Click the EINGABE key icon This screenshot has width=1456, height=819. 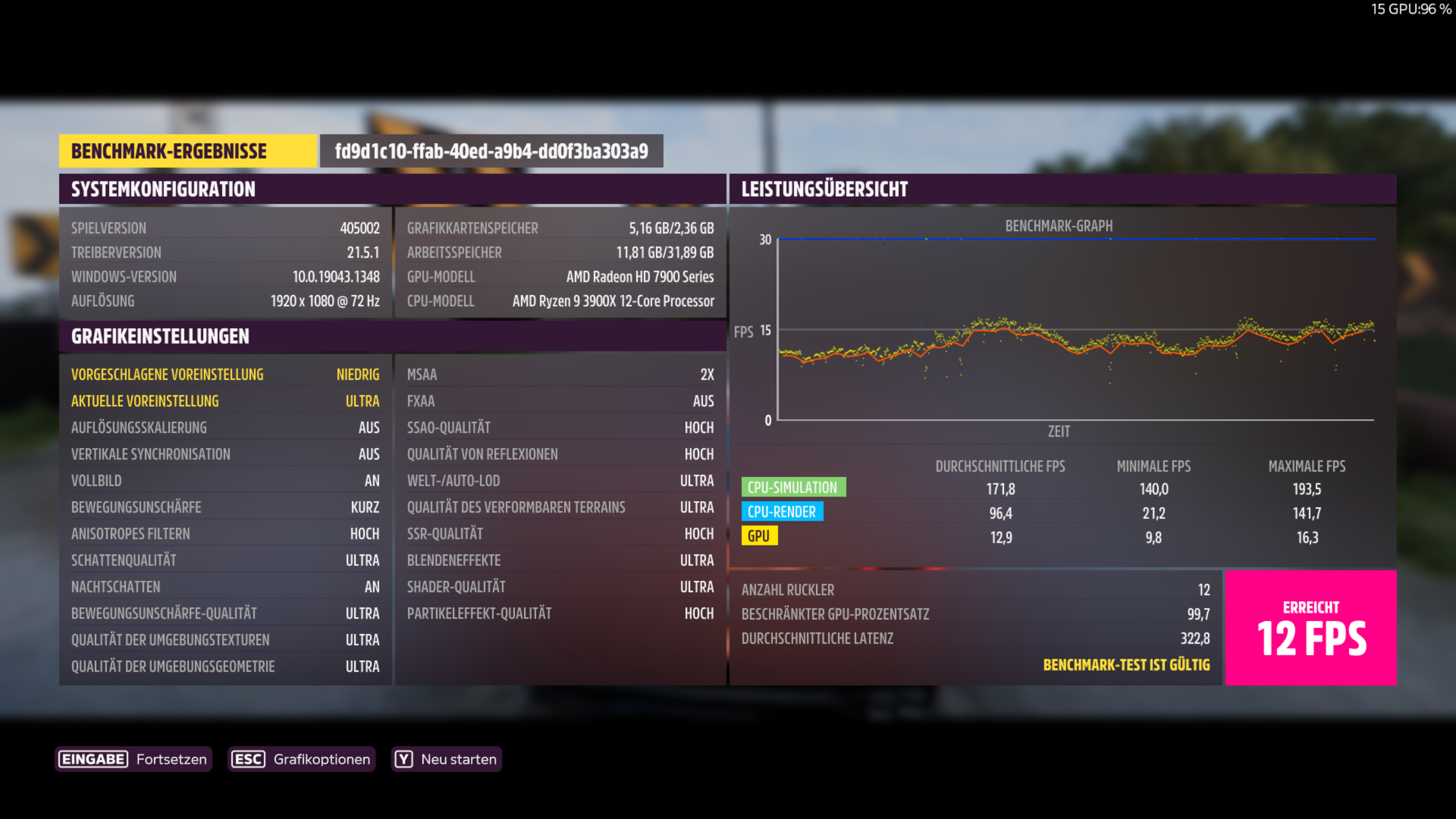[x=93, y=758]
